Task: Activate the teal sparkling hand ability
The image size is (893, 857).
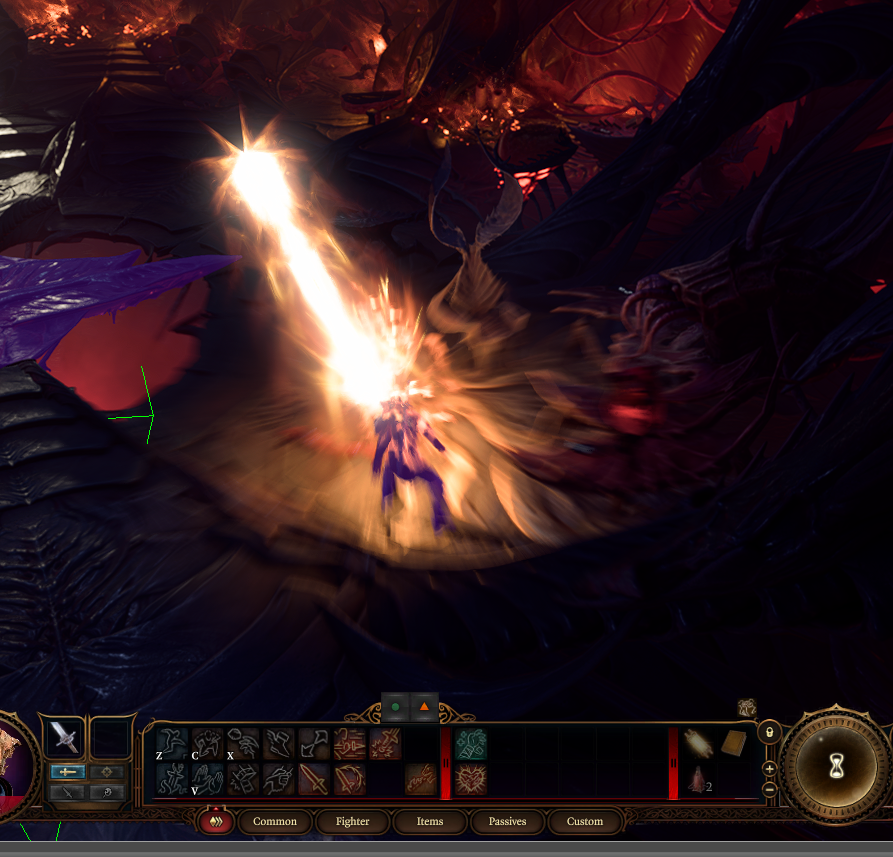Action: click(x=470, y=743)
